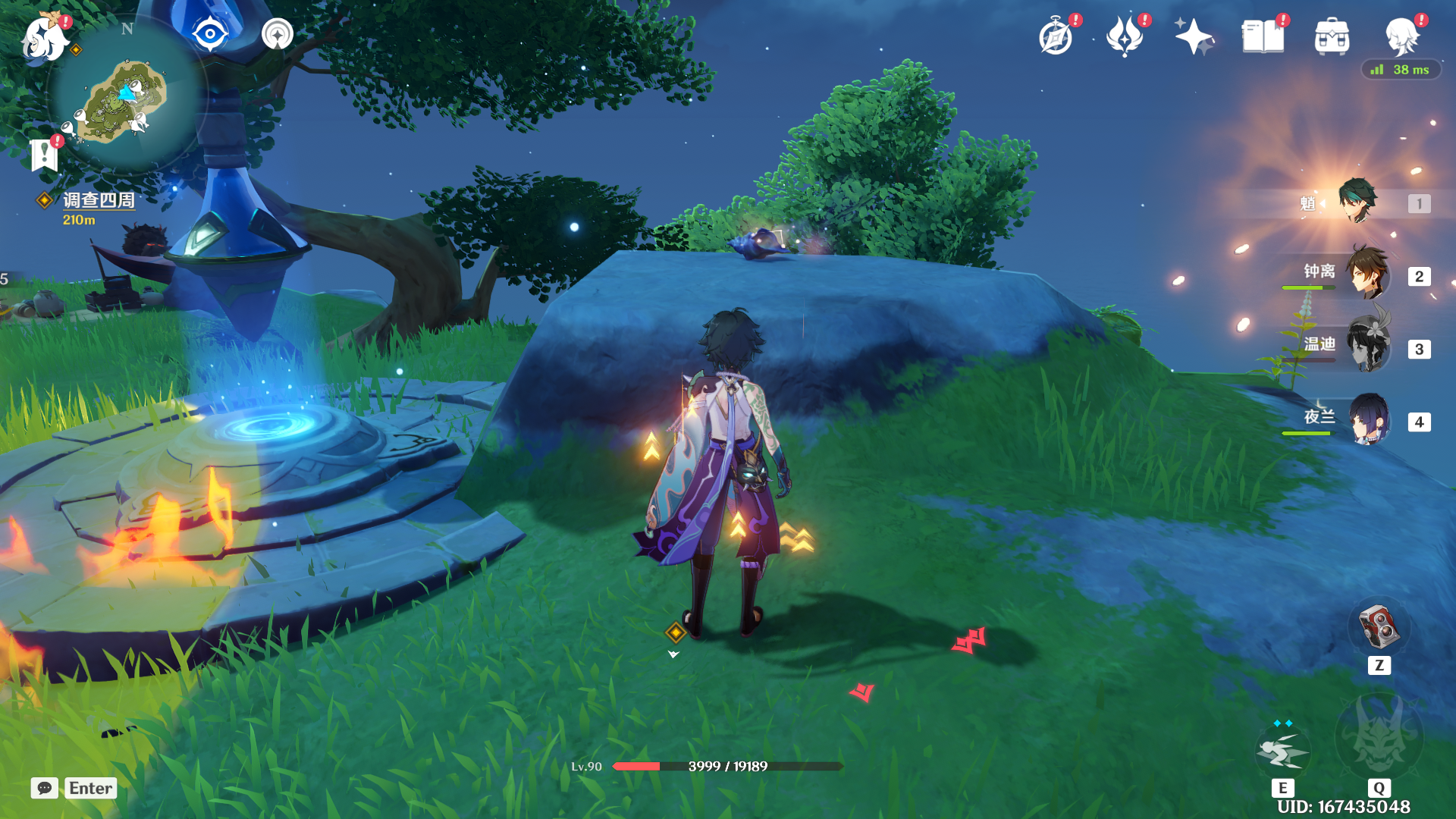This screenshot has height=819, width=1456.
Task: Click the signal broadcast icon beside the minimap
Action: tap(278, 34)
